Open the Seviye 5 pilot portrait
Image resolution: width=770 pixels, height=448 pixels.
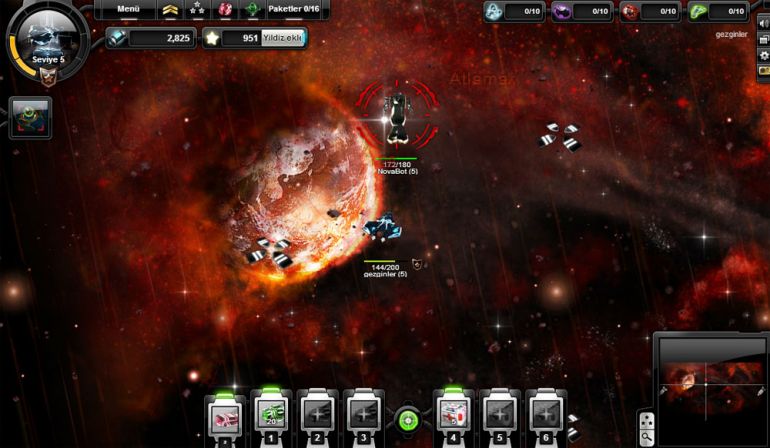click(44, 39)
